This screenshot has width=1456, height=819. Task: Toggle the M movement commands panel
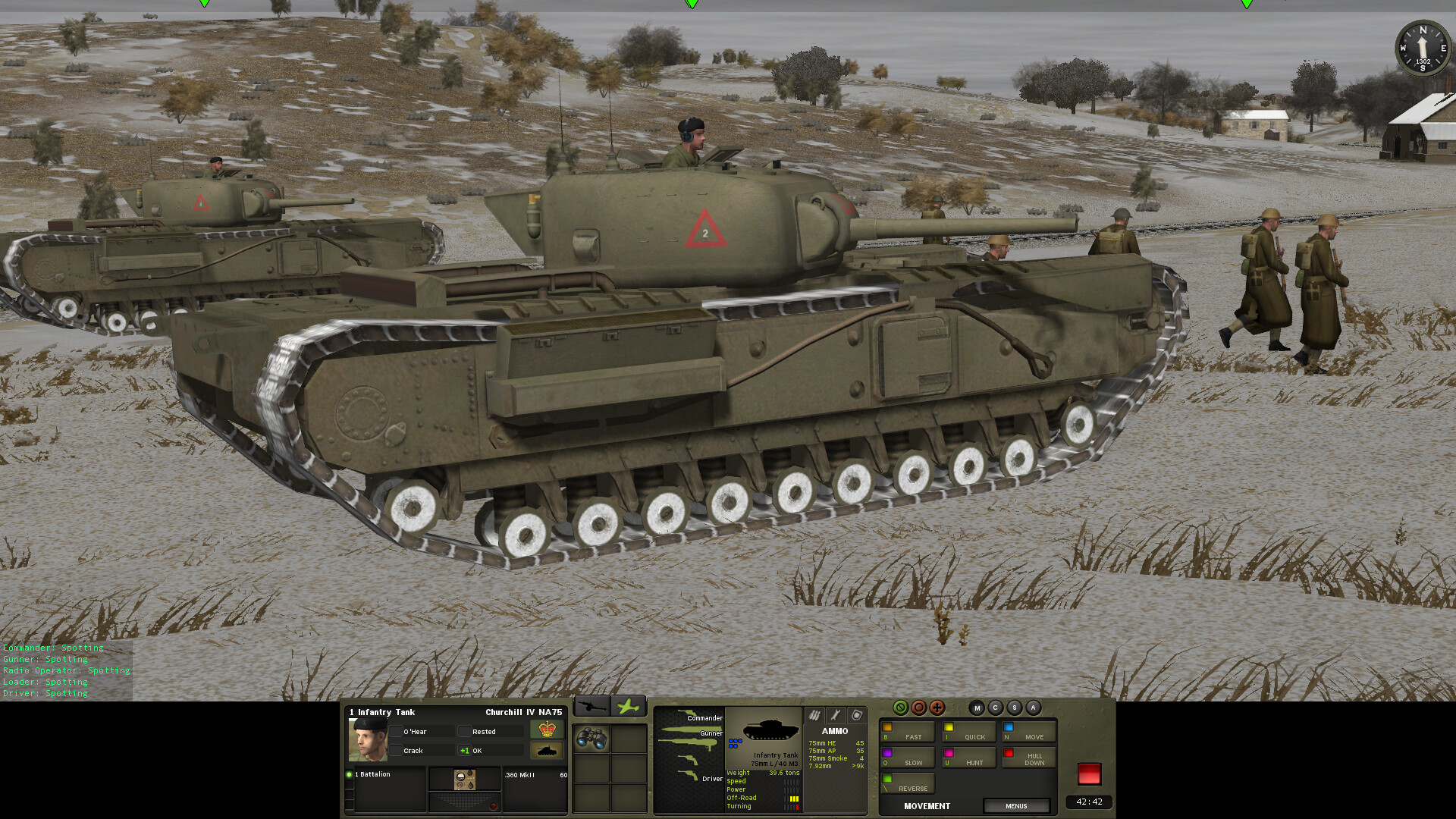tap(977, 707)
